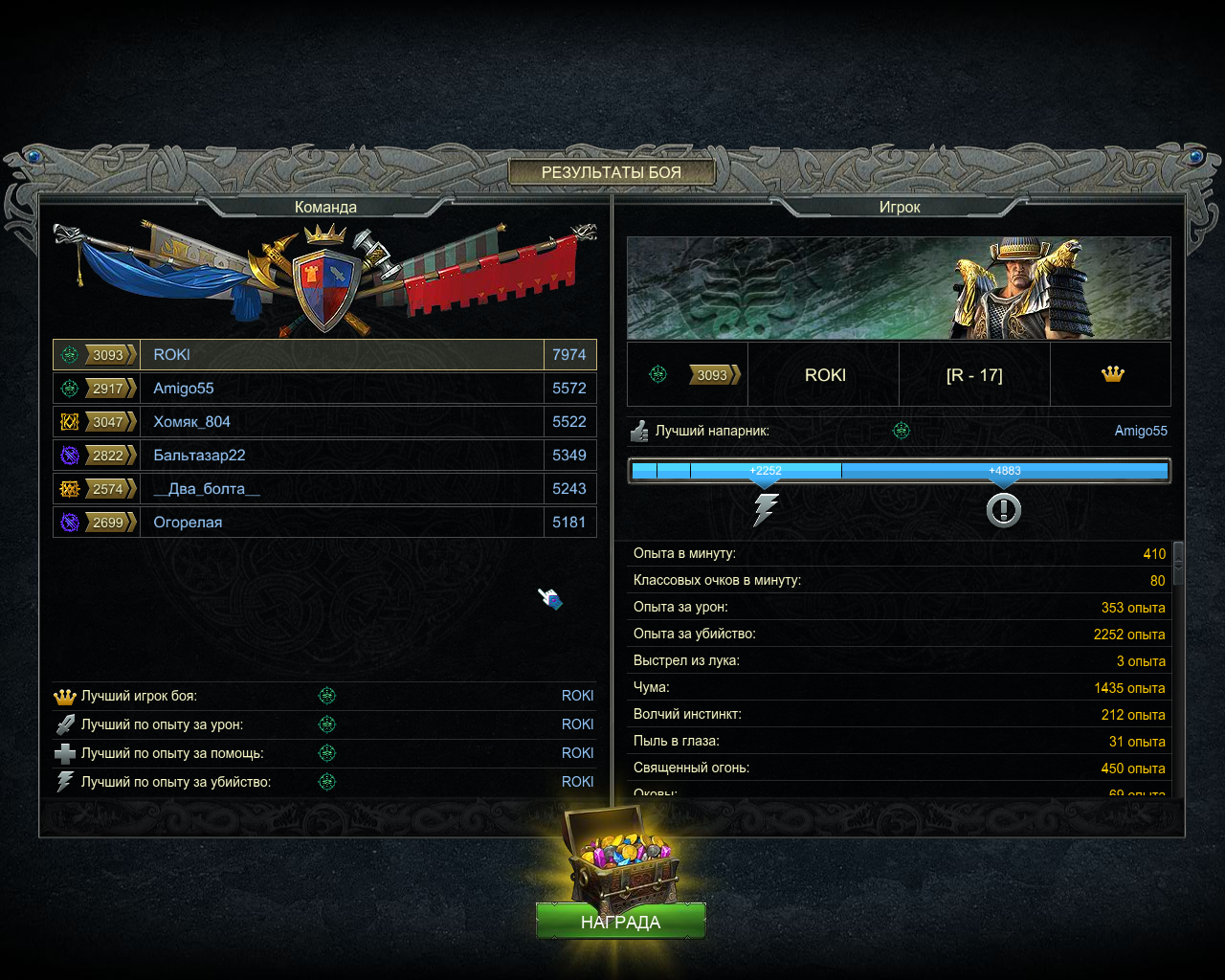1225x980 pixels.
Task: Choose the Хомяк_804 player row
Action: click(324, 422)
